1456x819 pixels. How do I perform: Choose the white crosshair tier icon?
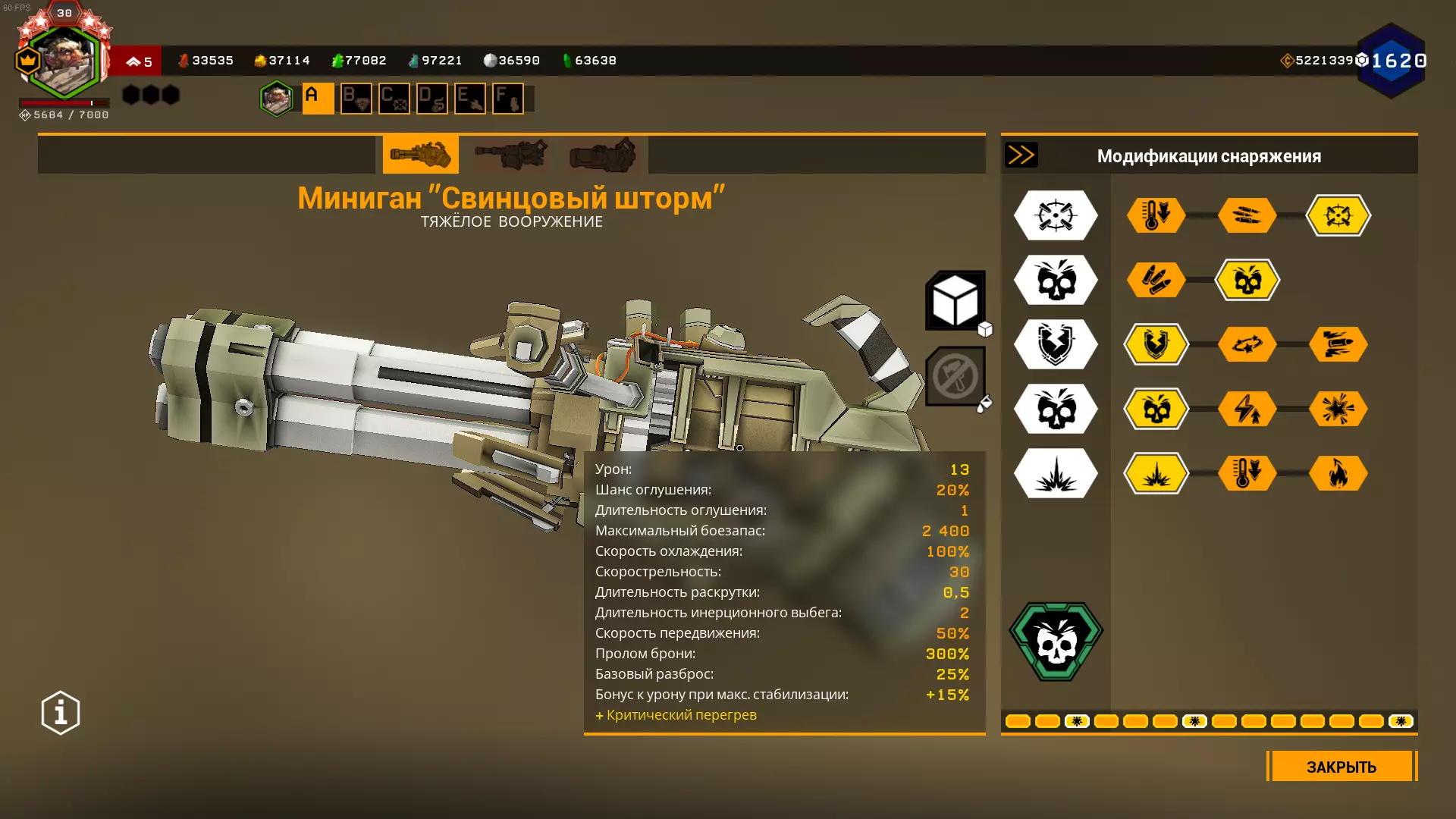(x=1056, y=215)
